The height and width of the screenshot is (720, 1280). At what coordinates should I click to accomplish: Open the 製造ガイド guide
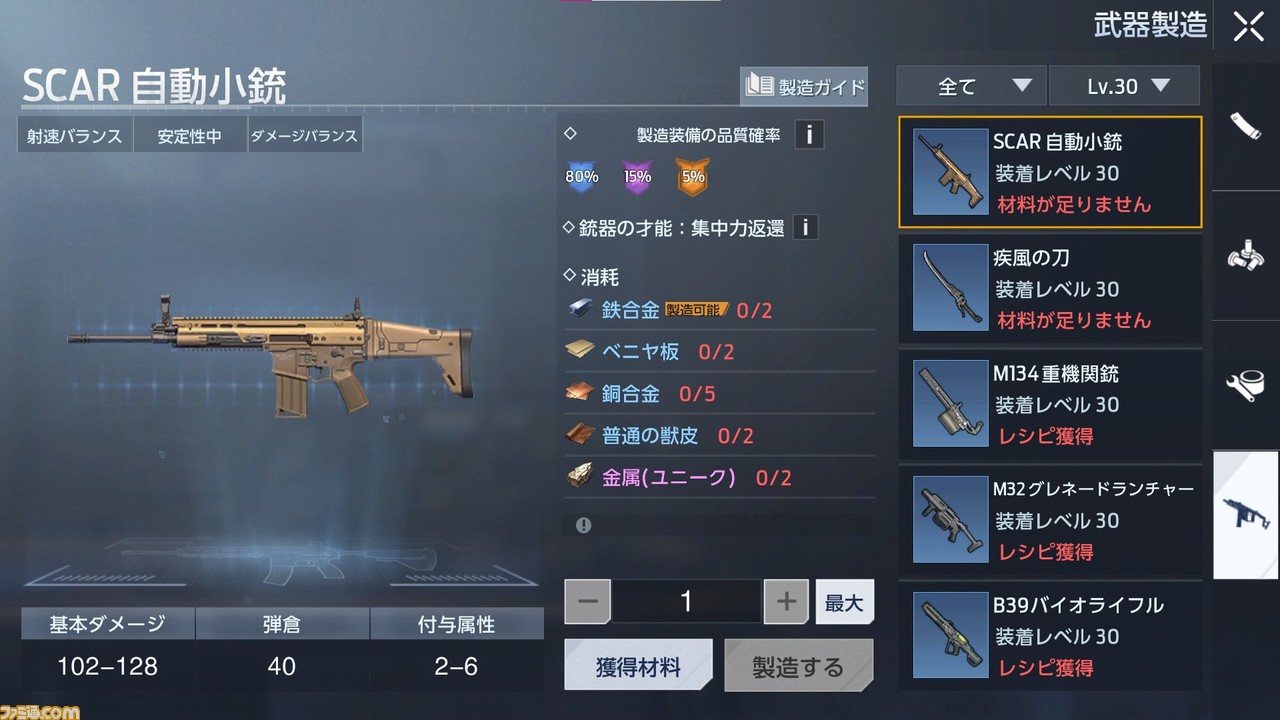point(803,87)
